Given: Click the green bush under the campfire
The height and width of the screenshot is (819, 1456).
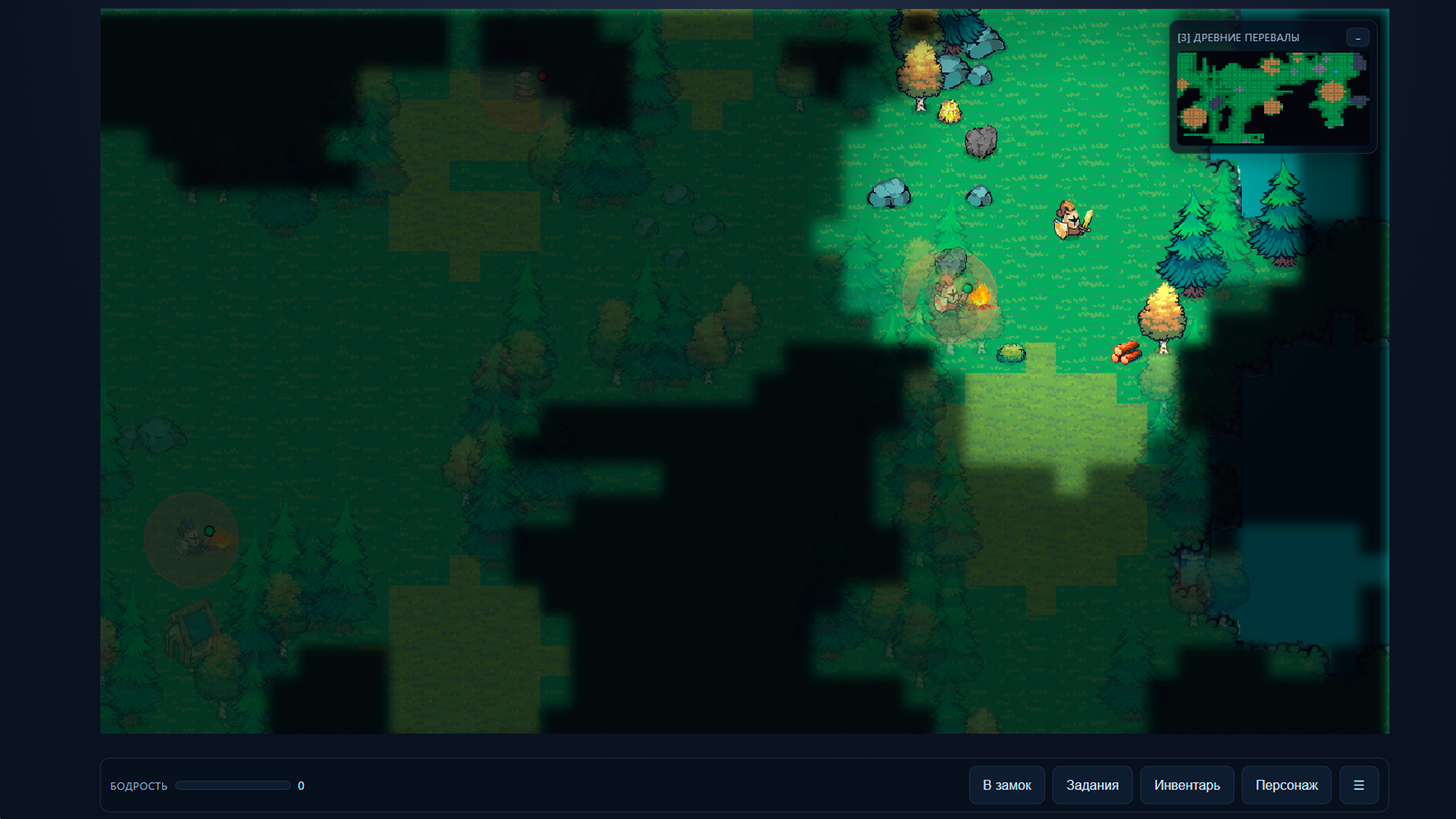Looking at the screenshot, I should pos(1011,352).
